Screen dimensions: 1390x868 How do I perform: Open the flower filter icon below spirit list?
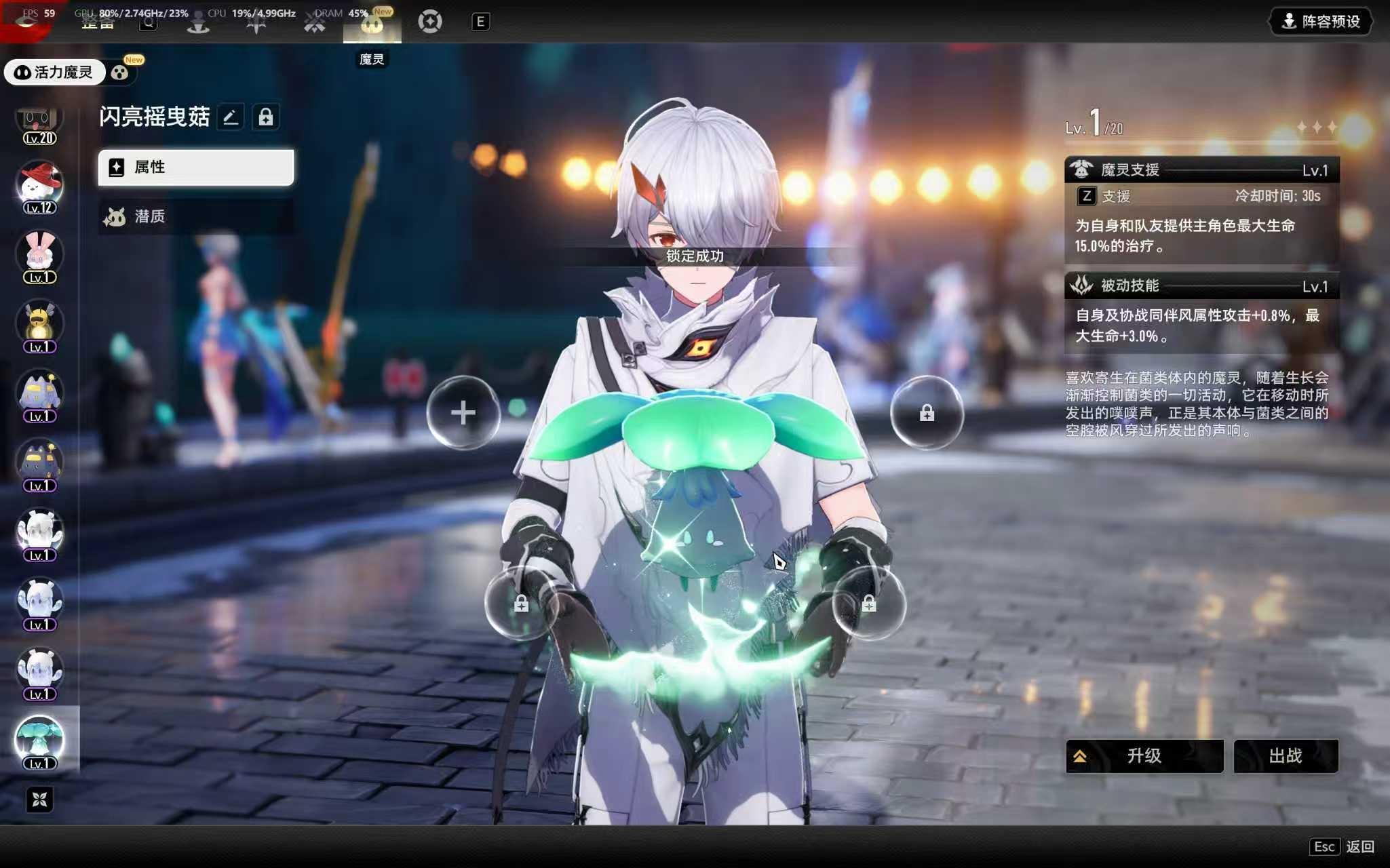point(39,800)
